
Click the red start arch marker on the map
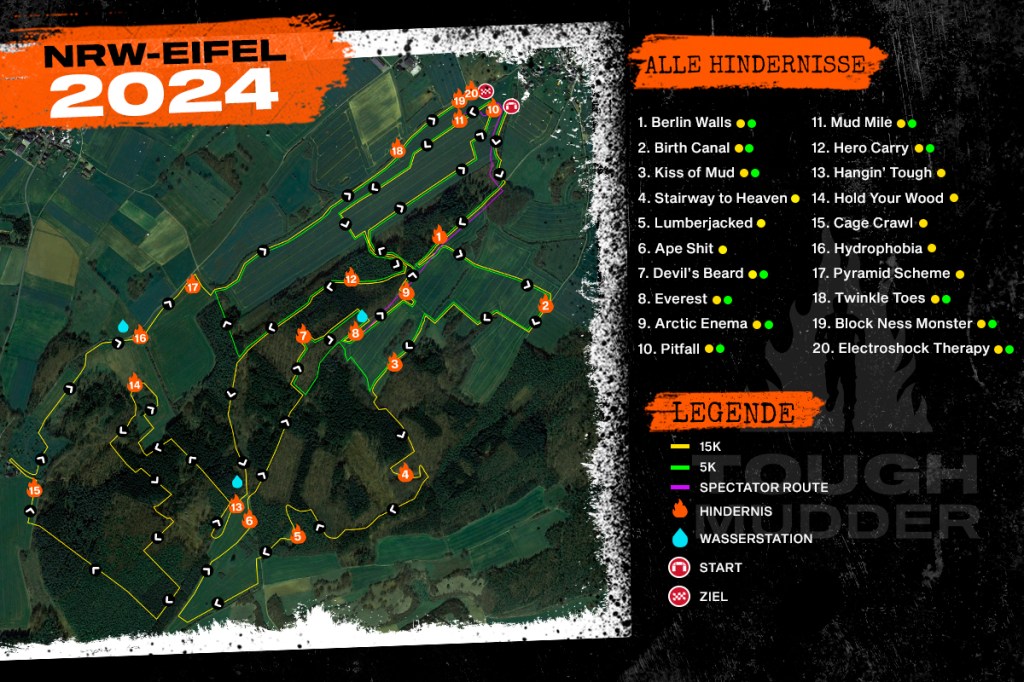(511, 104)
